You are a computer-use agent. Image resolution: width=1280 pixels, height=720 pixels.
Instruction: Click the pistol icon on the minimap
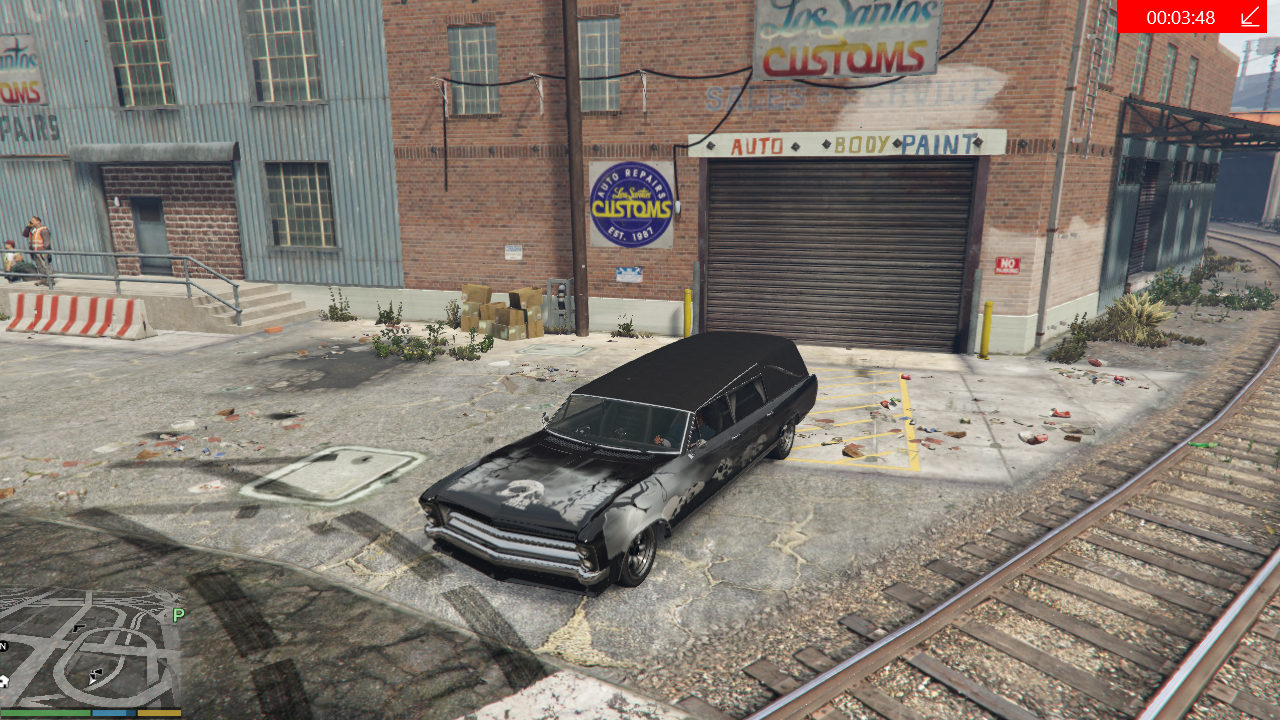click(x=79, y=628)
